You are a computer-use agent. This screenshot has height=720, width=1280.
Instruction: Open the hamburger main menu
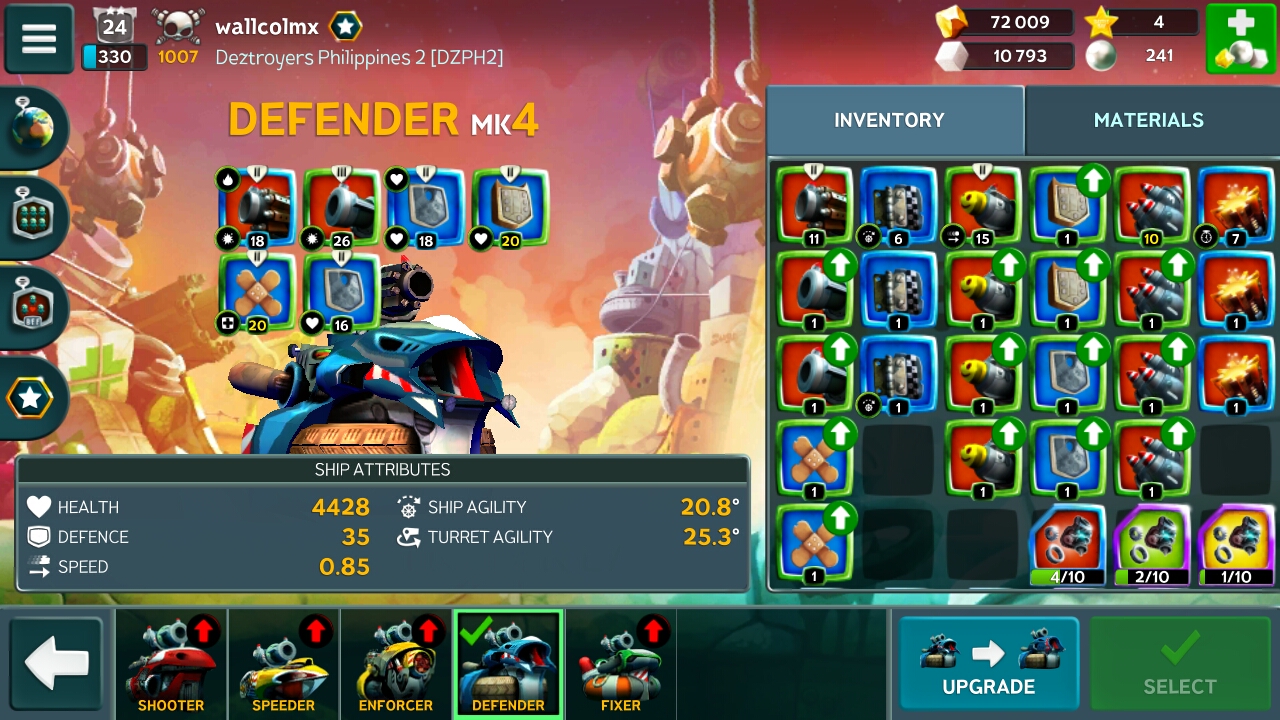point(39,39)
